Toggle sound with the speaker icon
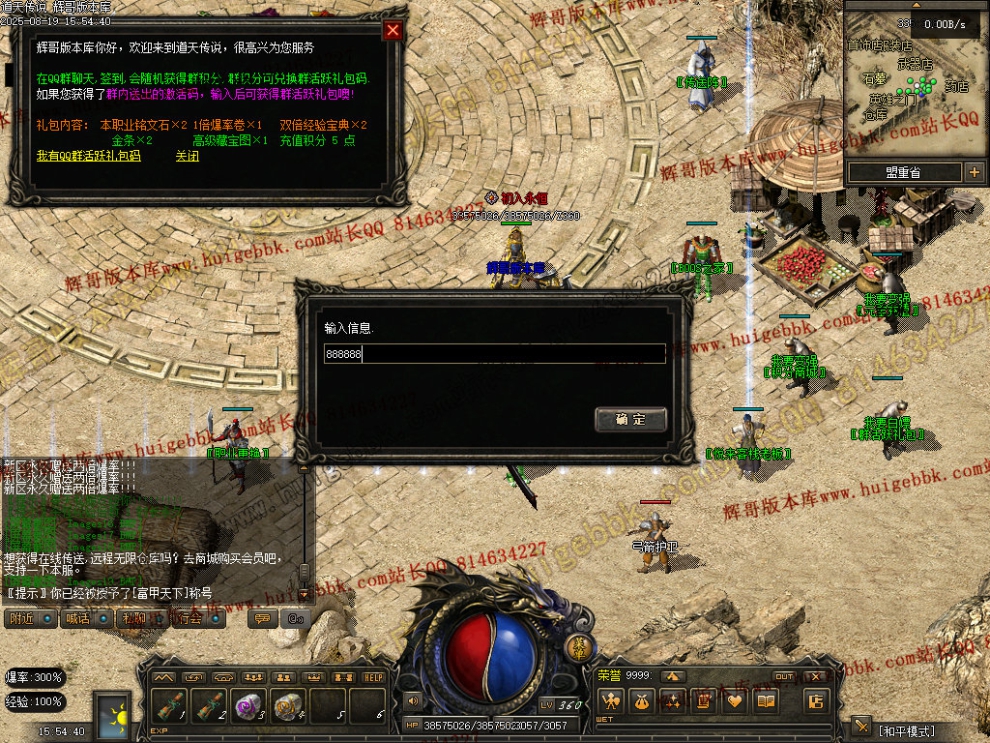990x743 pixels. click(x=411, y=701)
